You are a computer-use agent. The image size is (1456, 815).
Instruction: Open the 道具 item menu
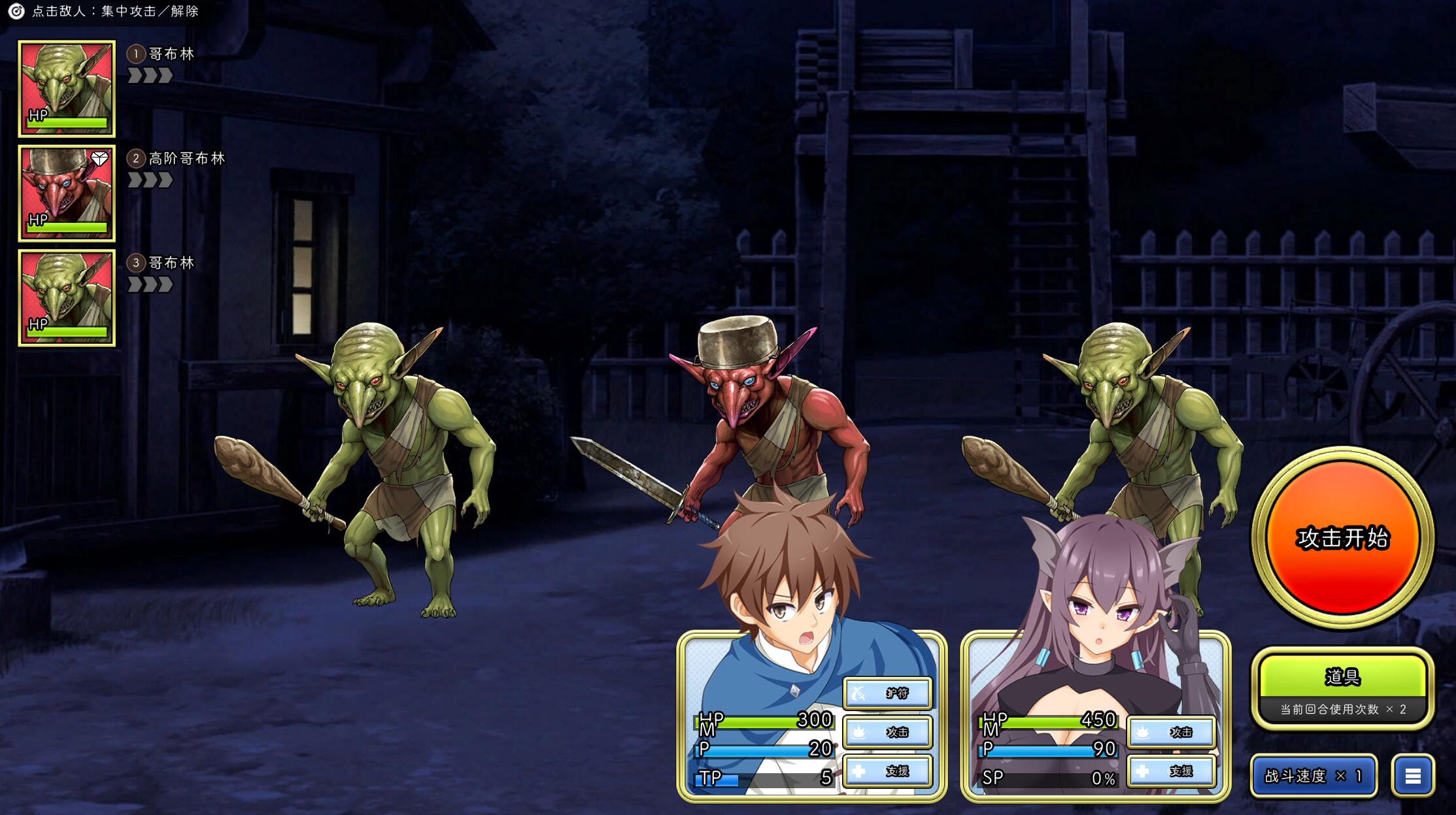coord(1342,677)
